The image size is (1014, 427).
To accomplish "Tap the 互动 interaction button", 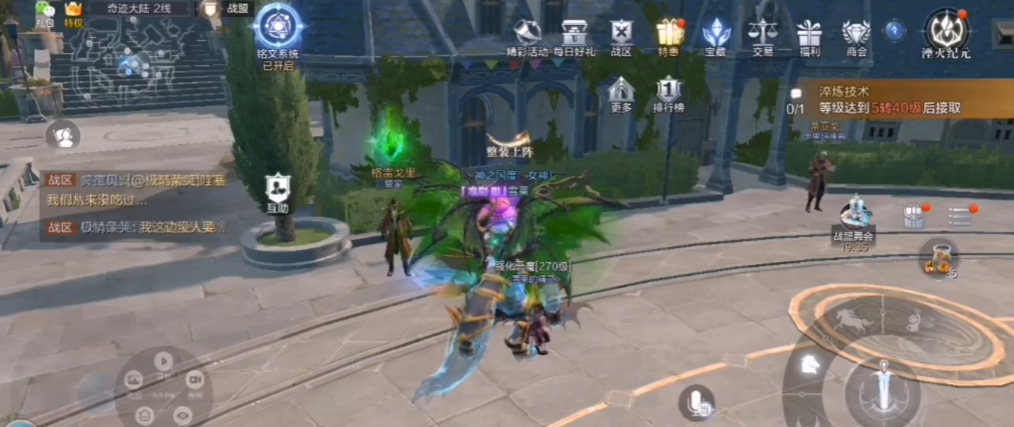I will (277, 192).
